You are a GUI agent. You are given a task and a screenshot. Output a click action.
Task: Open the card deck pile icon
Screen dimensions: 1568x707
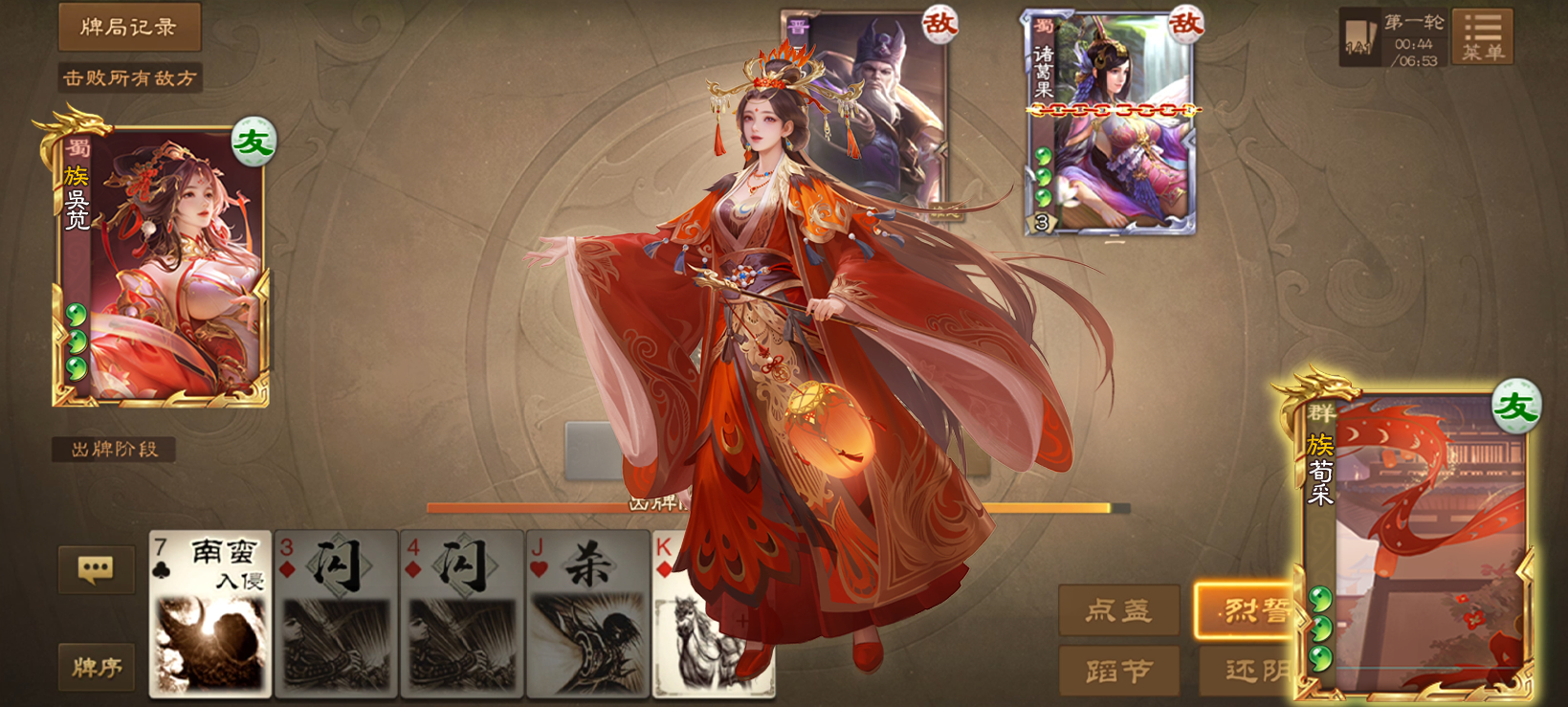(1358, 38)
